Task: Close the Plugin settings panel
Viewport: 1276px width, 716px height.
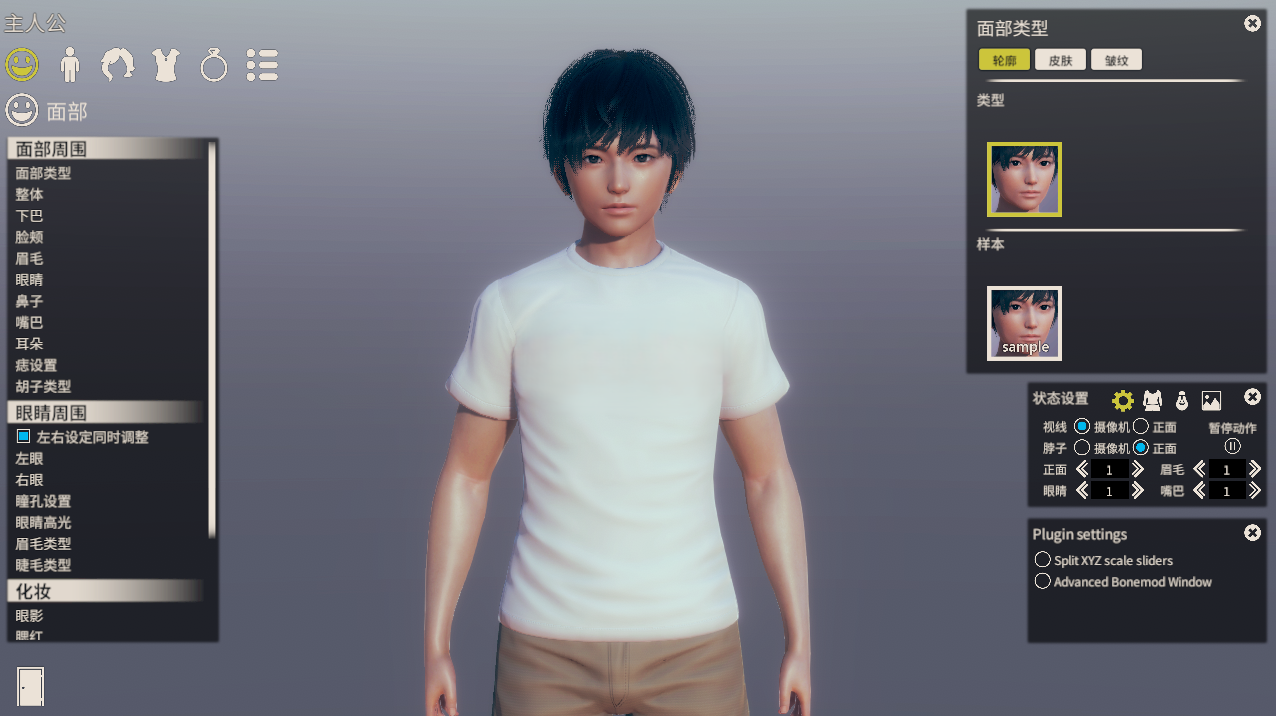Action: [1252, 533]
